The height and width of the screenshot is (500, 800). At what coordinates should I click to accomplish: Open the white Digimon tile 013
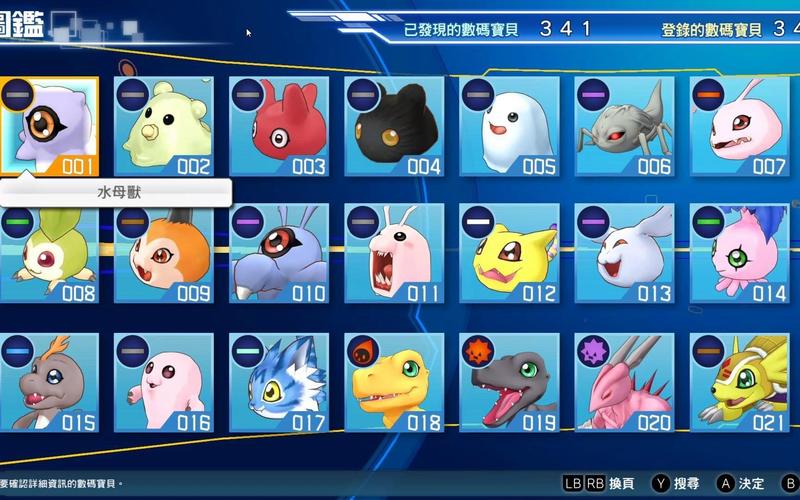(x=624, y=254)
